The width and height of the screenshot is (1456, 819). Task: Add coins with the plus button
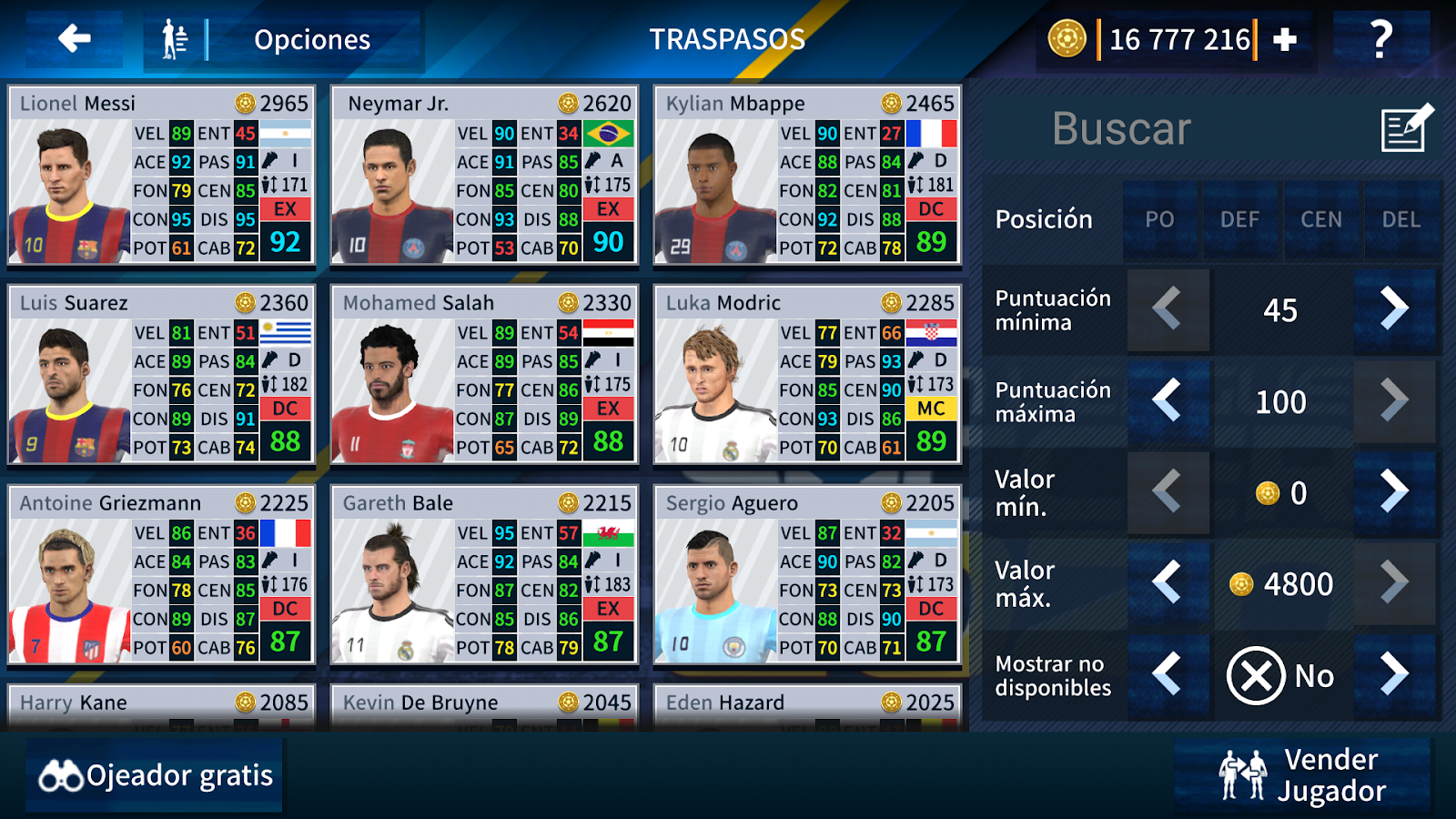click(x=1285, y=40)
